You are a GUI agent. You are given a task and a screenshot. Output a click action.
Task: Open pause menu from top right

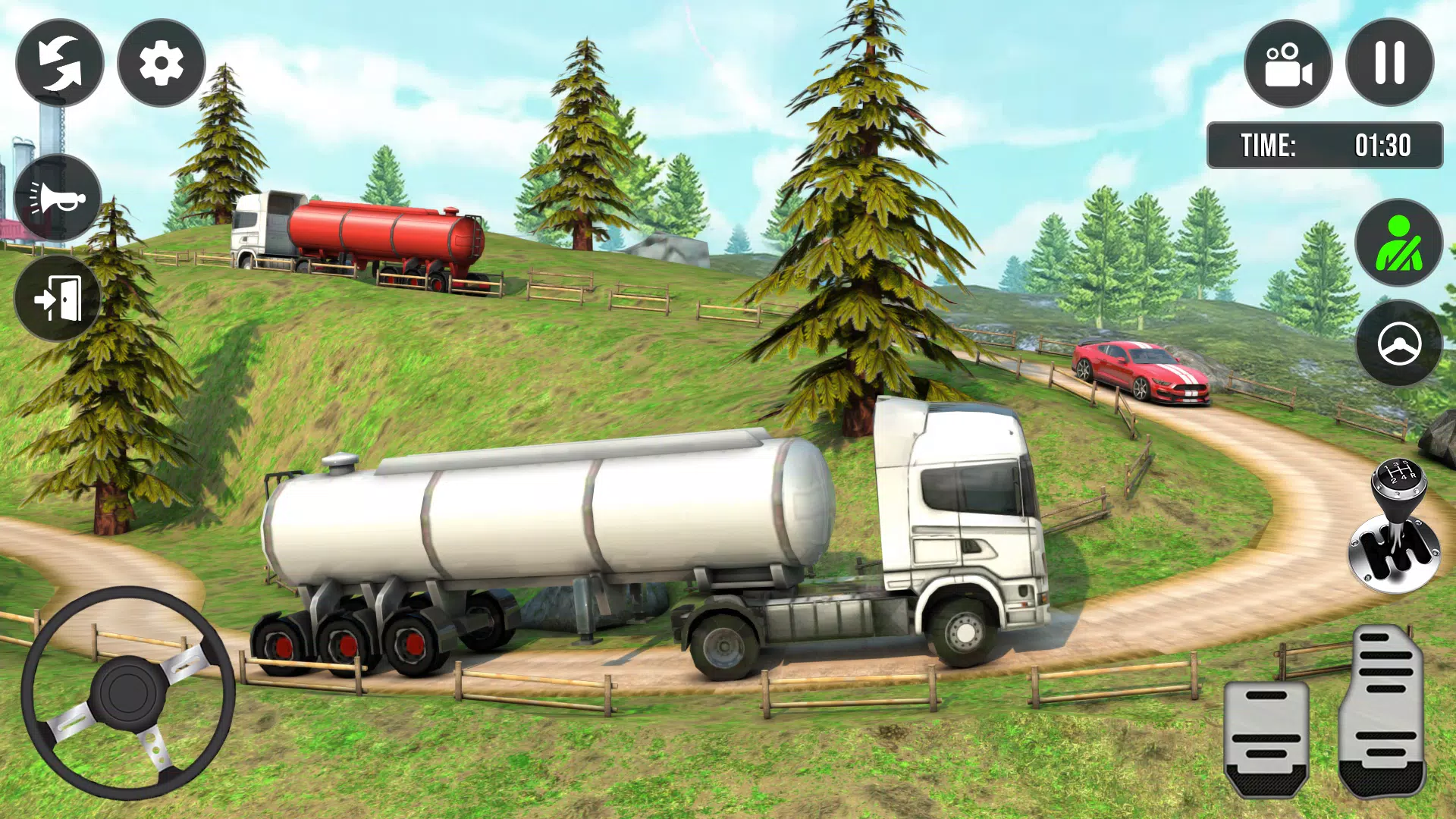pyautogui.click(x=1390, y=67)
